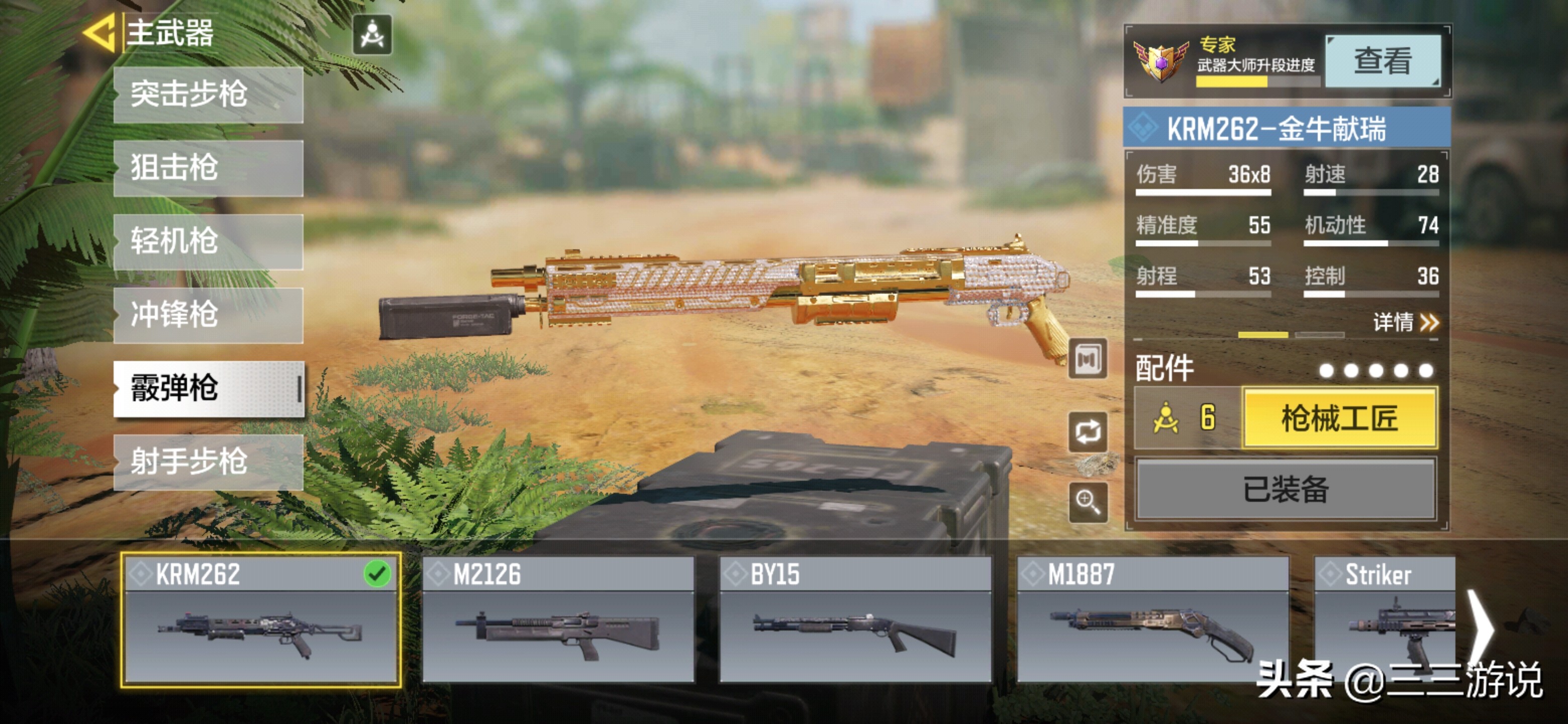The width and height of the screenshot is (1568, 724).
Task: Choose the 冲锋枪 category
Action: [x=208, y=315]
